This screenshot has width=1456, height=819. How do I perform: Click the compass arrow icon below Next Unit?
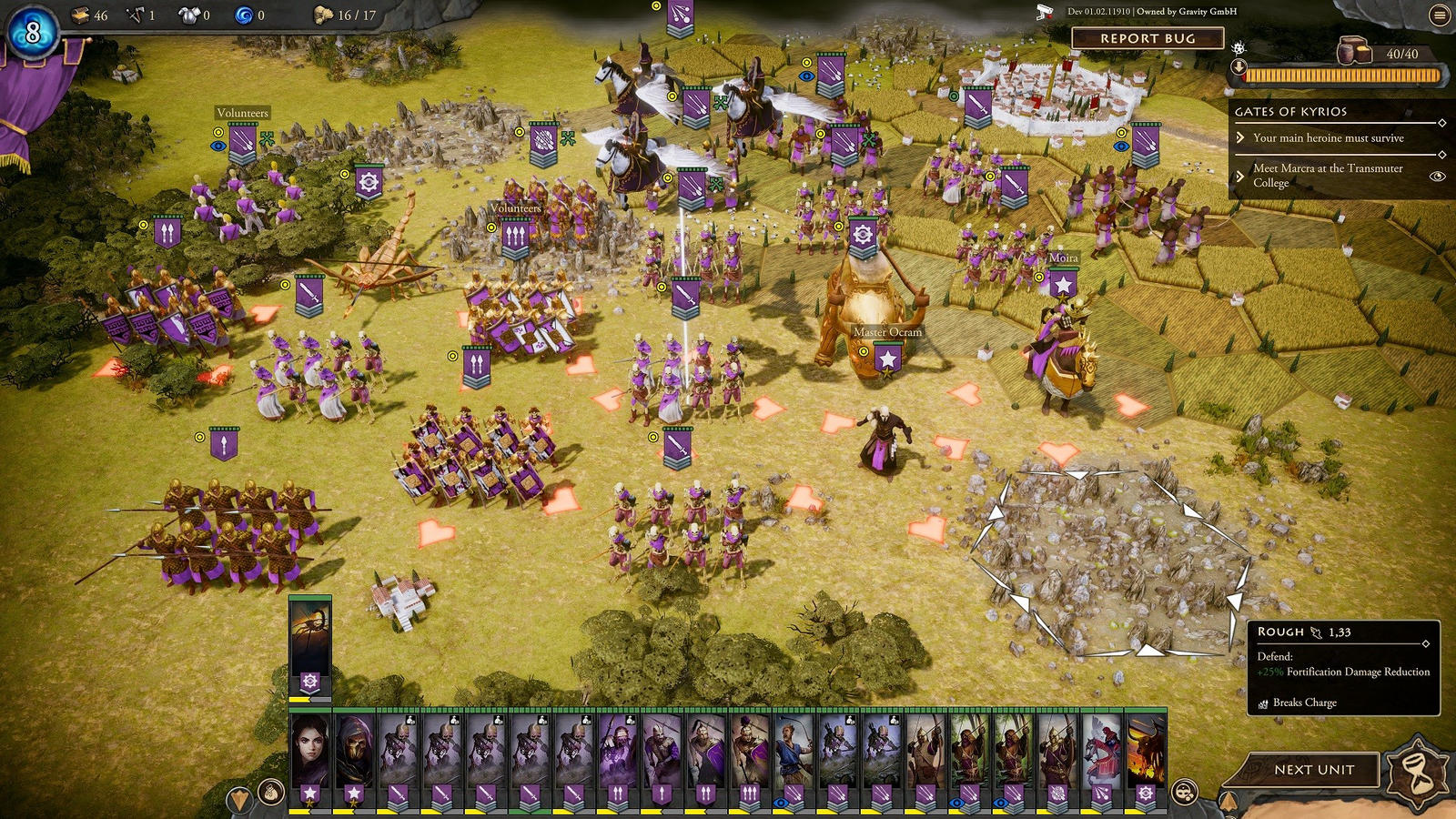tap(1228, 801)
